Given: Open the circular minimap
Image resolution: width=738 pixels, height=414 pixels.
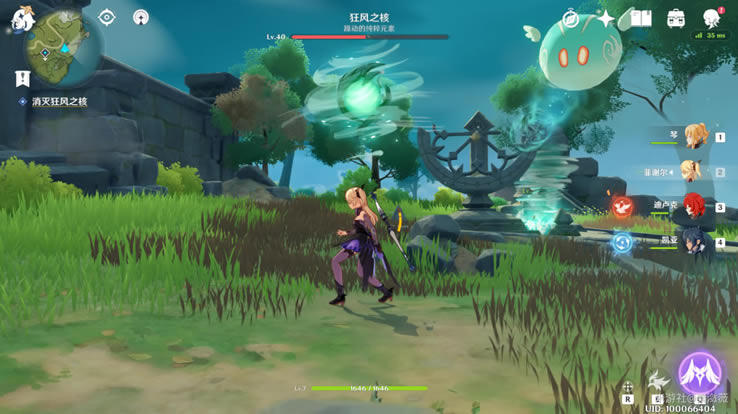Looking at the screenshot, I should coord(64,47).
